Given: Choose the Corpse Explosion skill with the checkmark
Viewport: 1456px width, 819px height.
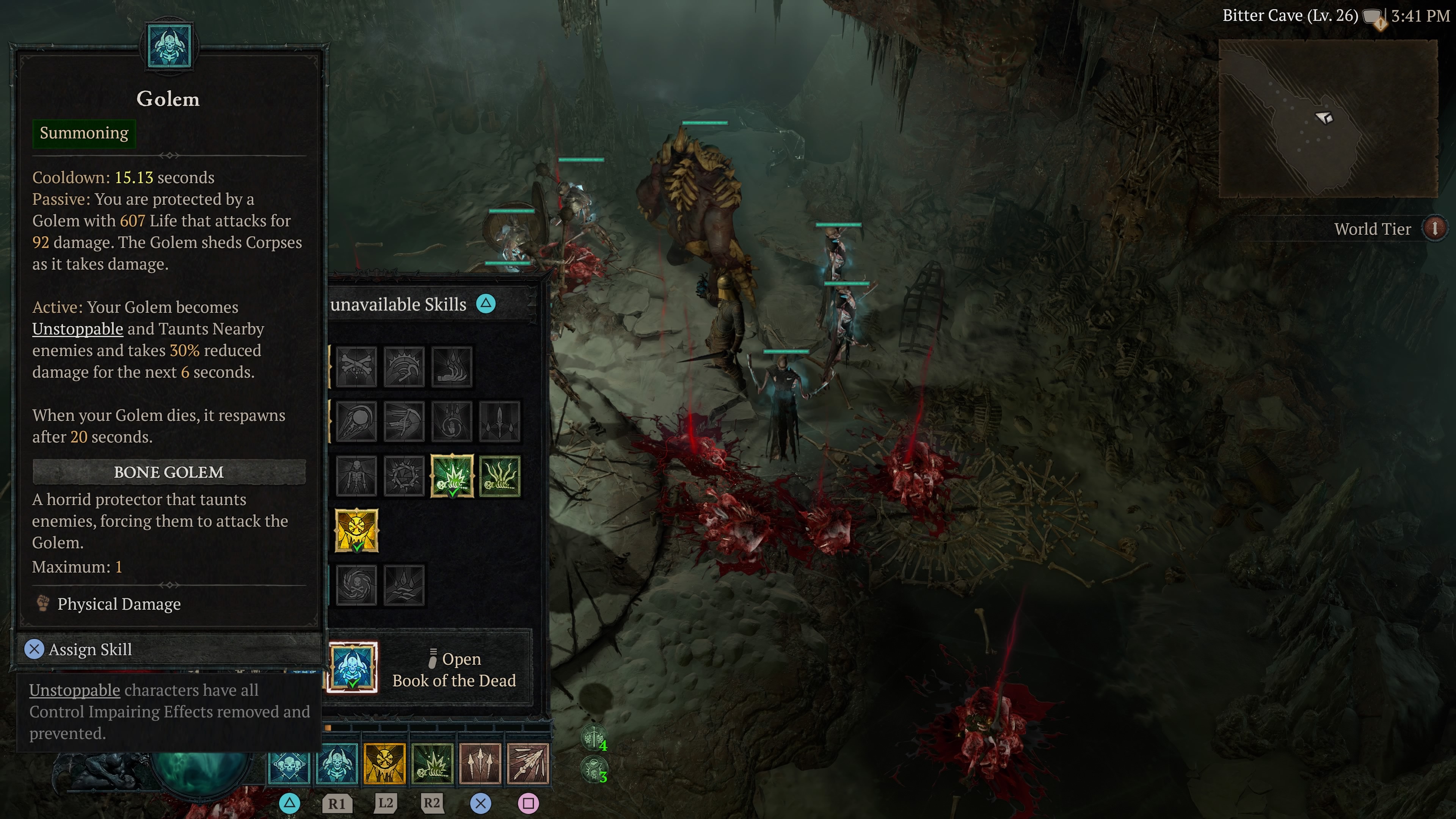Looking at the screenshot, I should tap(452, 476).
